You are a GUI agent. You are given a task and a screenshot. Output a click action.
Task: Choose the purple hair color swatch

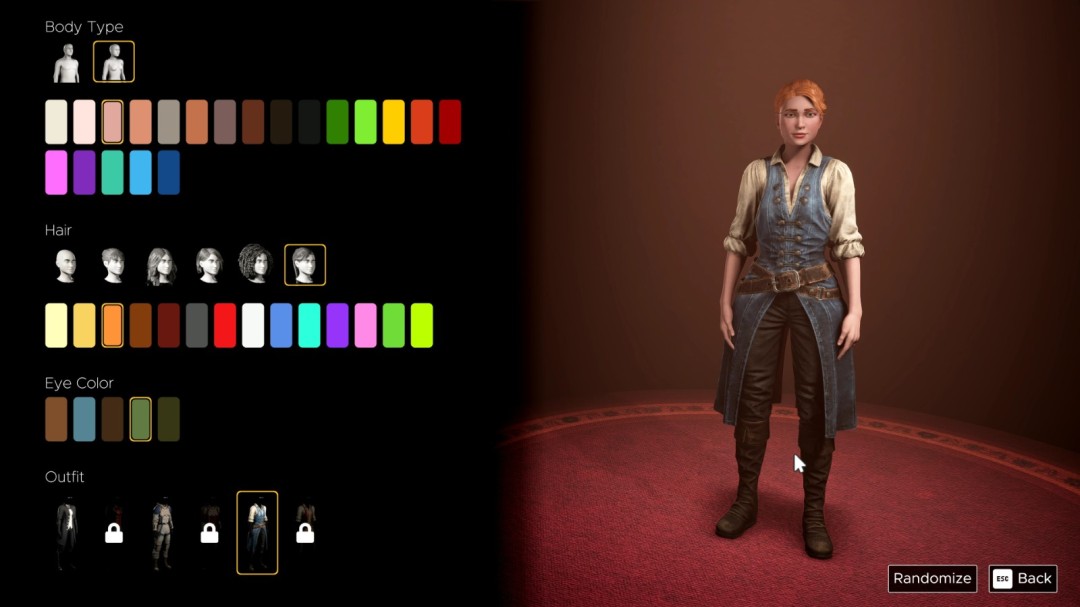(337, 325)
